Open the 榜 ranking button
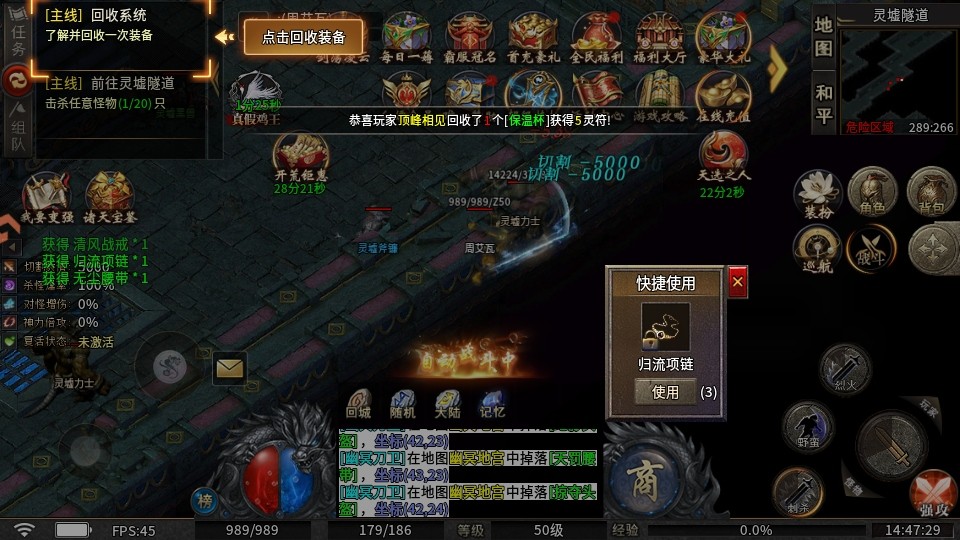 204,501
